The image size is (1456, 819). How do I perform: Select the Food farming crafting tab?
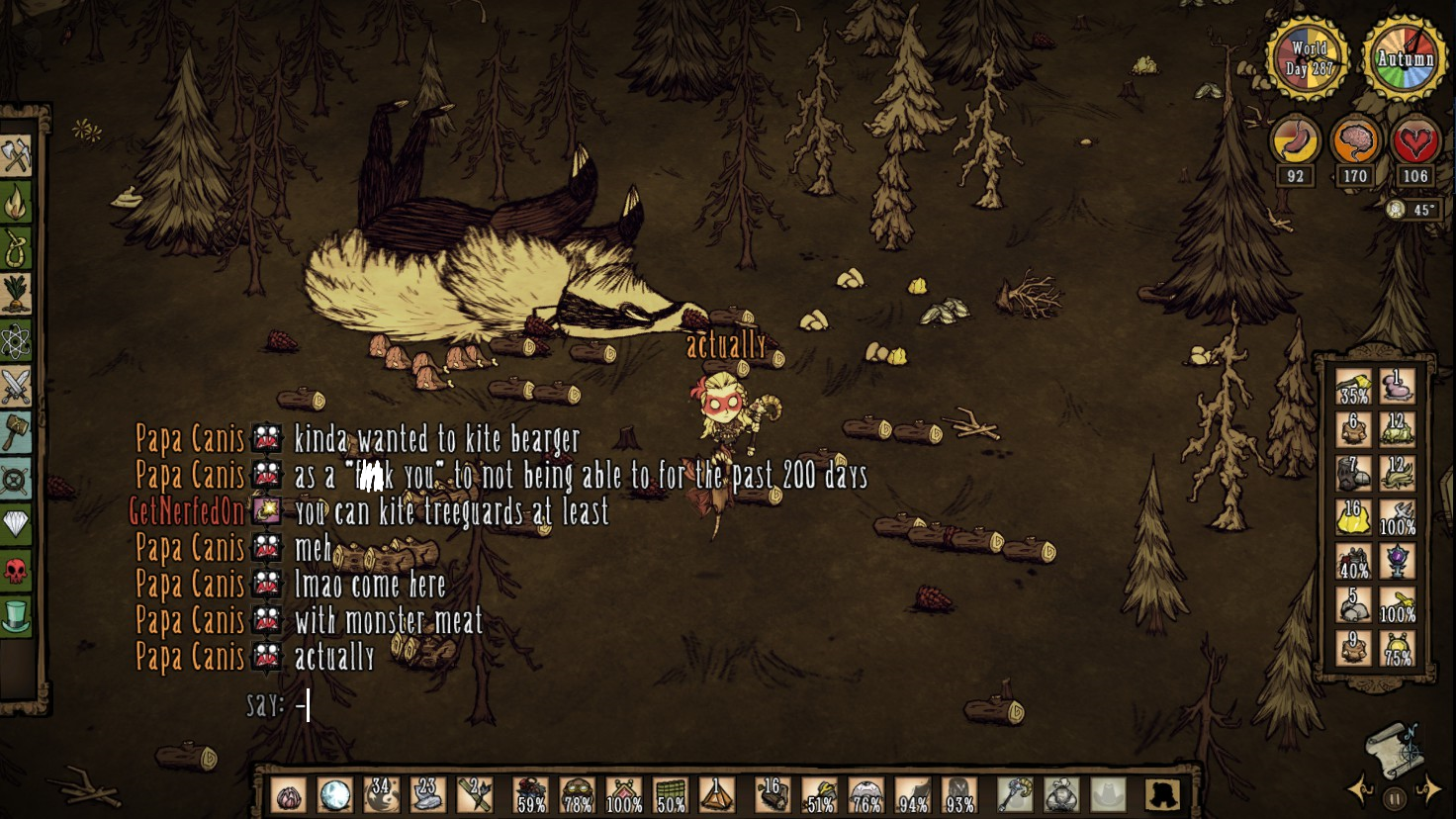click(17, 294)
